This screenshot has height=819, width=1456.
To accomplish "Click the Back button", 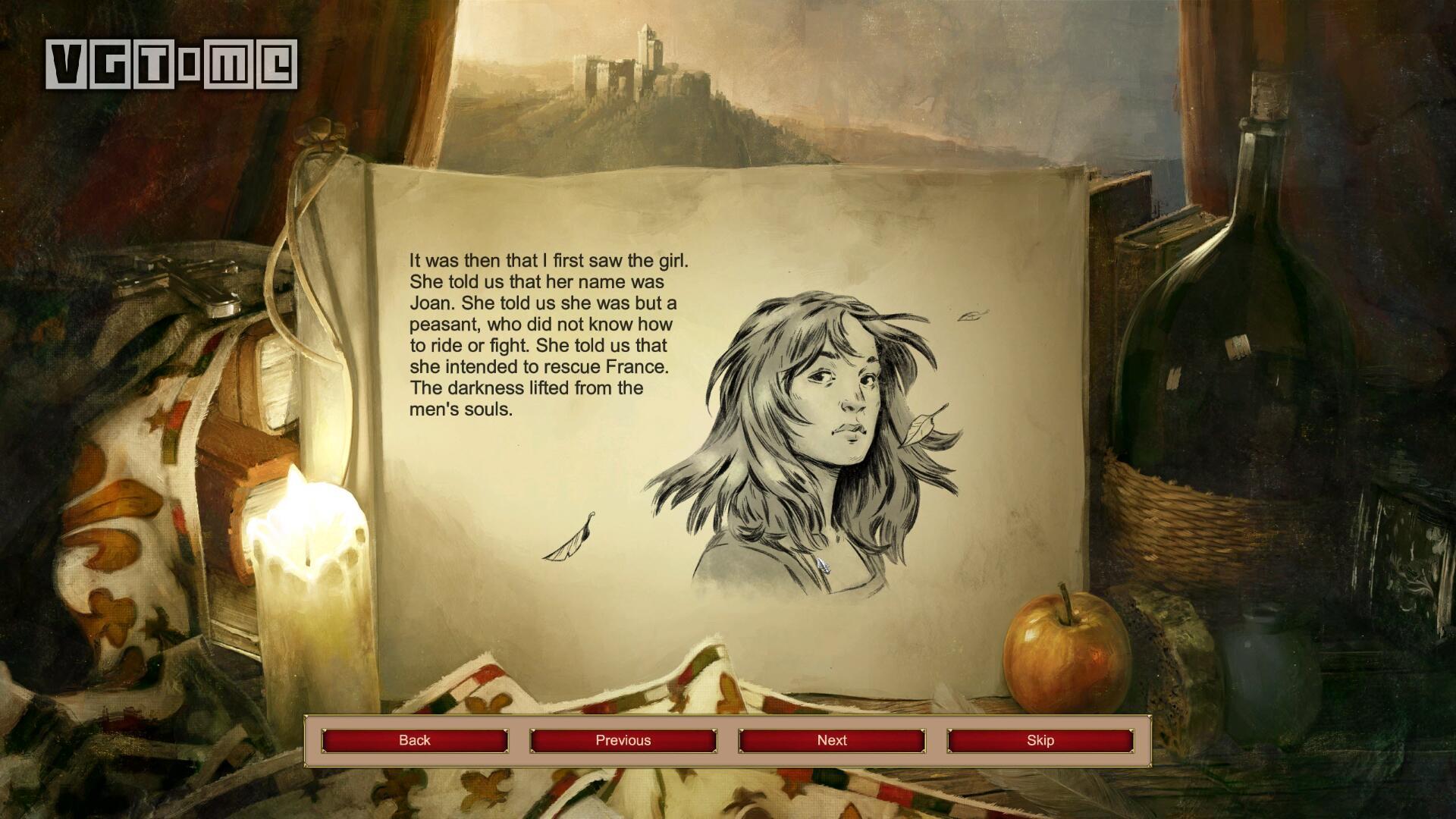I will (x=414, y=740).
